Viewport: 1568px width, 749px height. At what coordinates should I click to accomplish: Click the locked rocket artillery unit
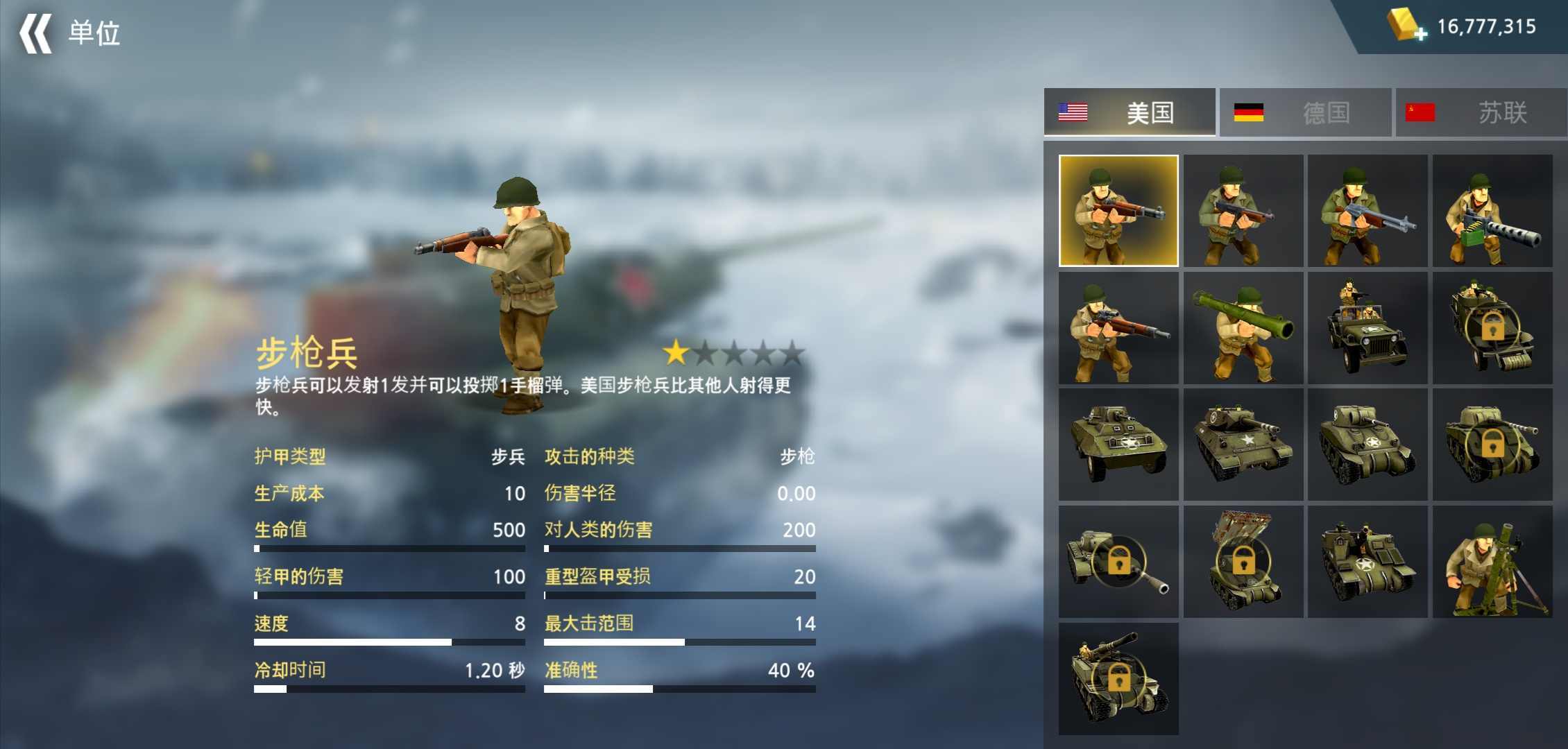pyautogui.click(x=1242, y=560)
